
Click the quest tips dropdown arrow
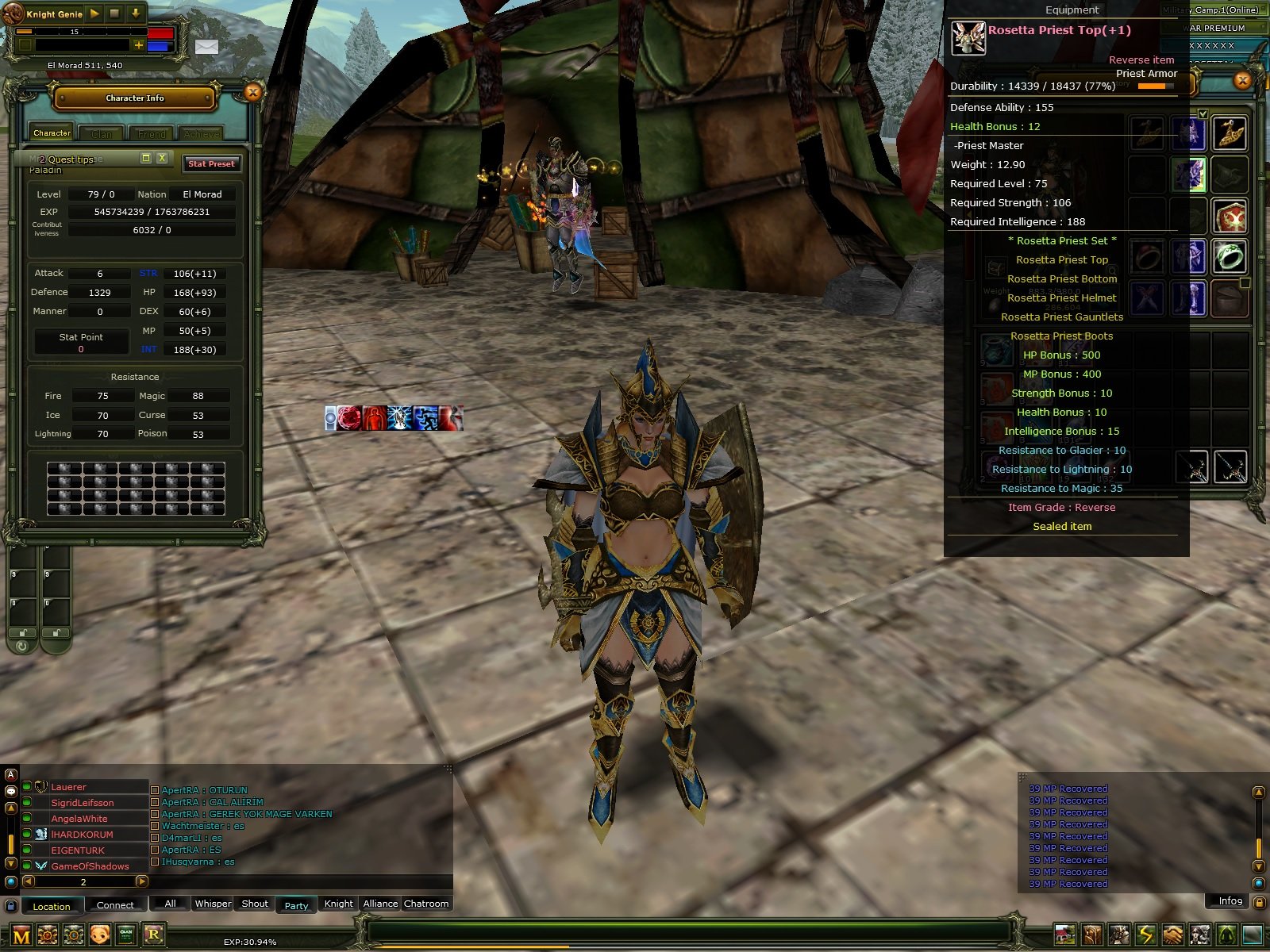(145, 159)
